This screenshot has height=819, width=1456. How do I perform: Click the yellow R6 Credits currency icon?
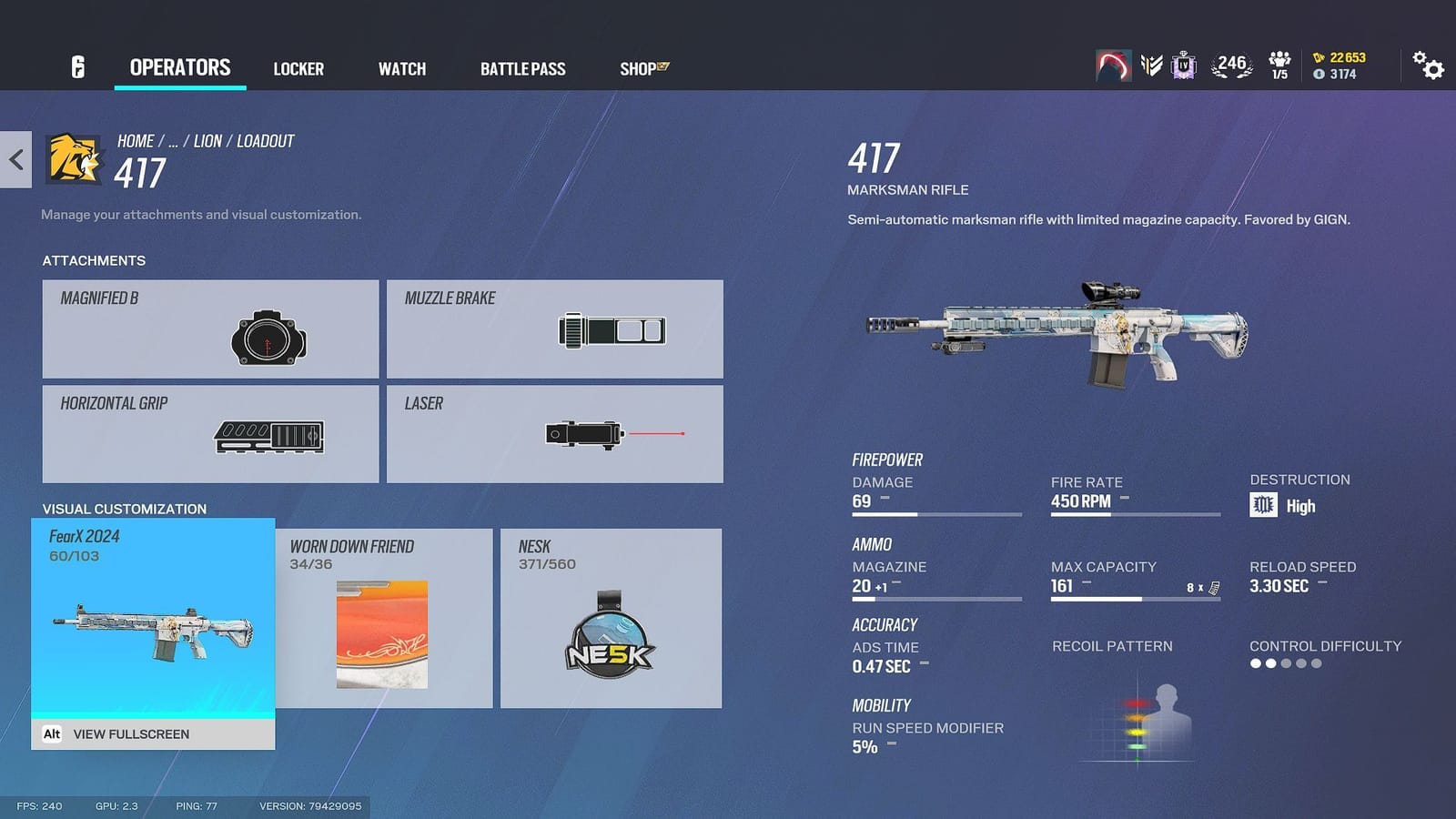[1319, 56]
